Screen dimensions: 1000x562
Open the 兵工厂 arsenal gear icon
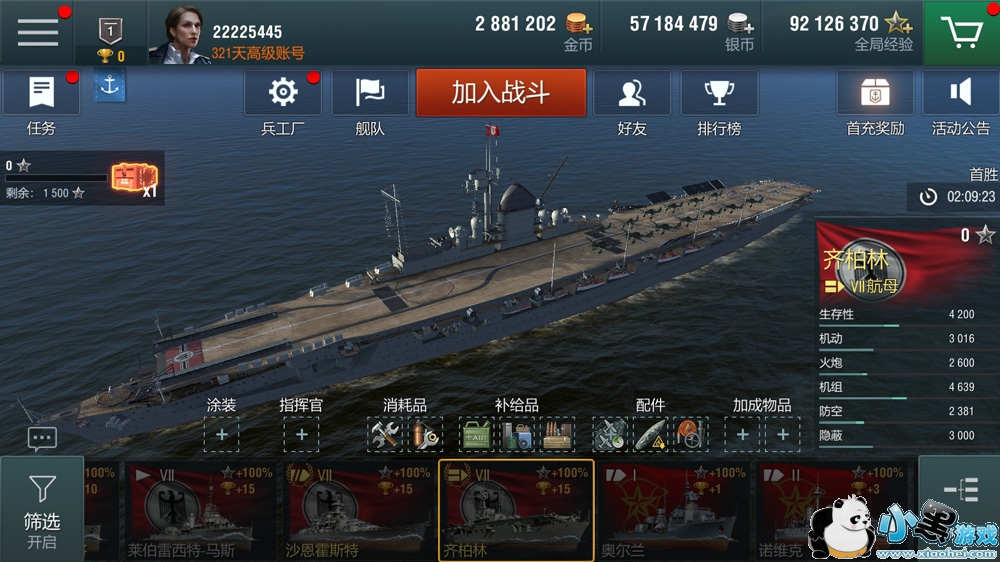283,94
